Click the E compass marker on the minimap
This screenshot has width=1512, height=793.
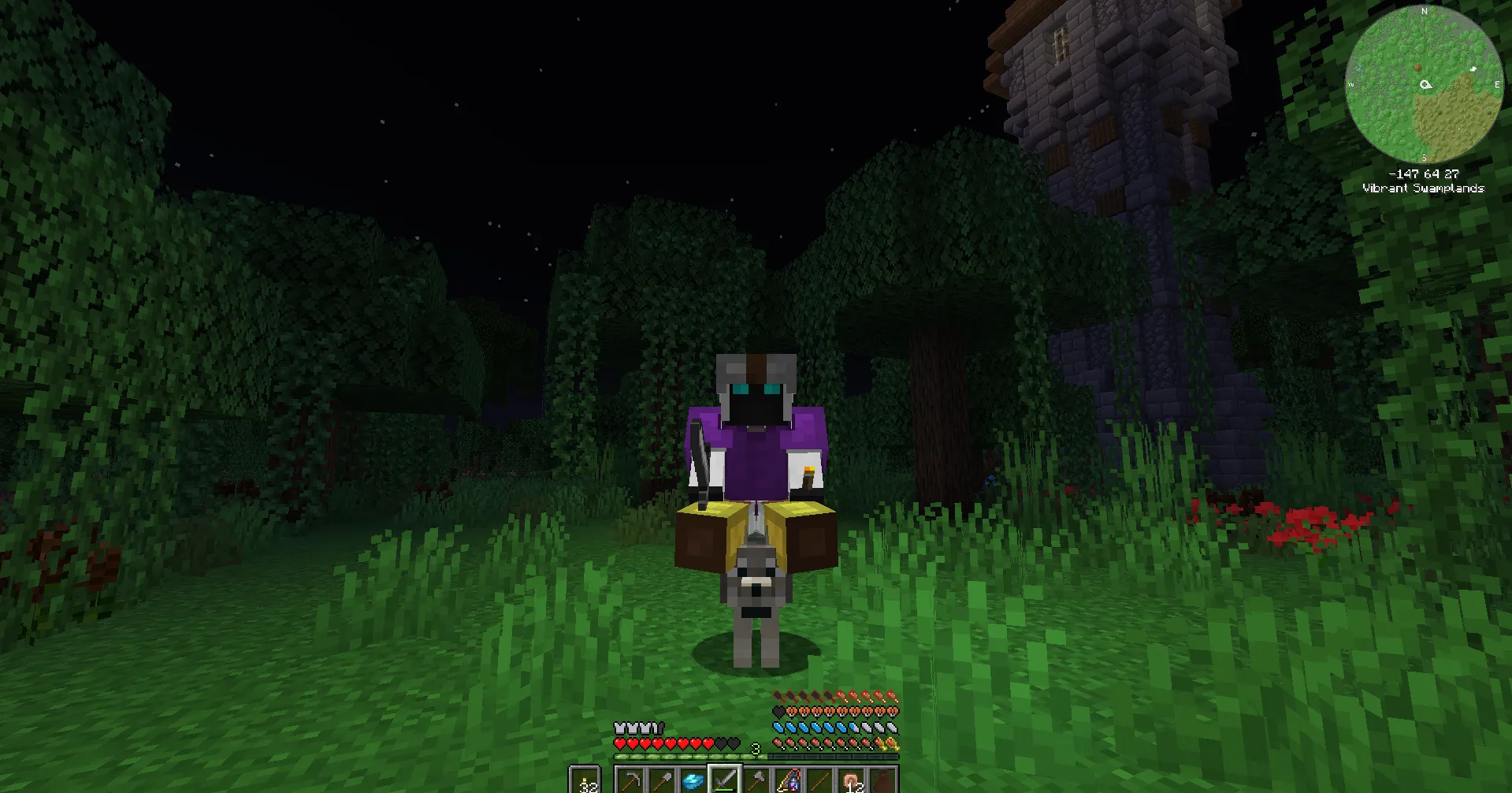coord(1497,84)
